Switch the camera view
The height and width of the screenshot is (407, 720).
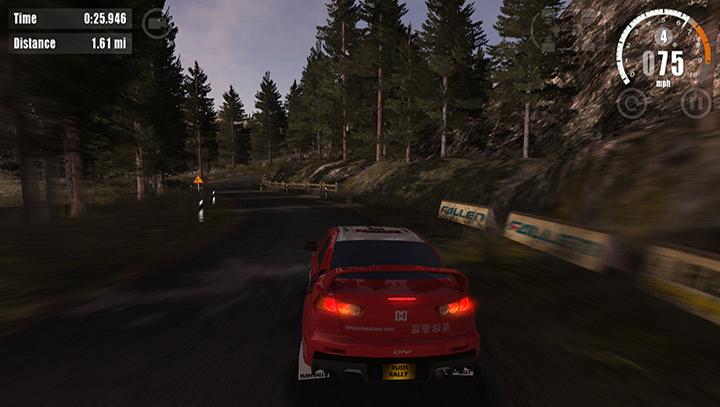pos(155,23)
